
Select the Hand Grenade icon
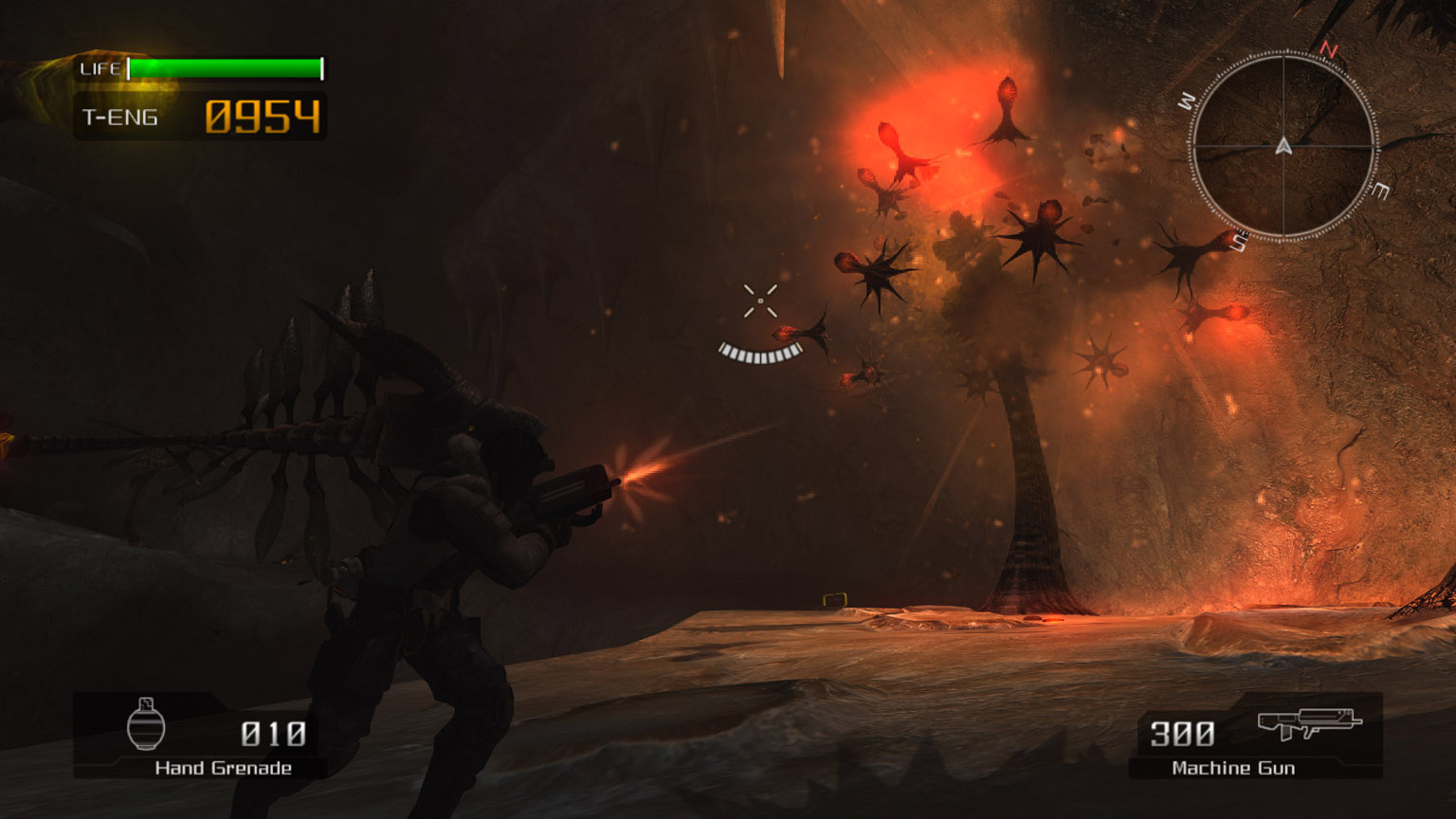pyautogui.click(x=146, y=725)
